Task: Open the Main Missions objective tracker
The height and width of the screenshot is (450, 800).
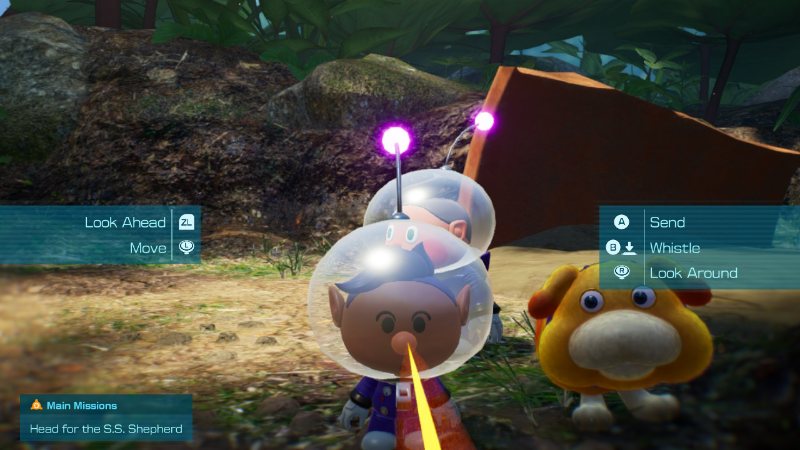Action: click(105, 418)
